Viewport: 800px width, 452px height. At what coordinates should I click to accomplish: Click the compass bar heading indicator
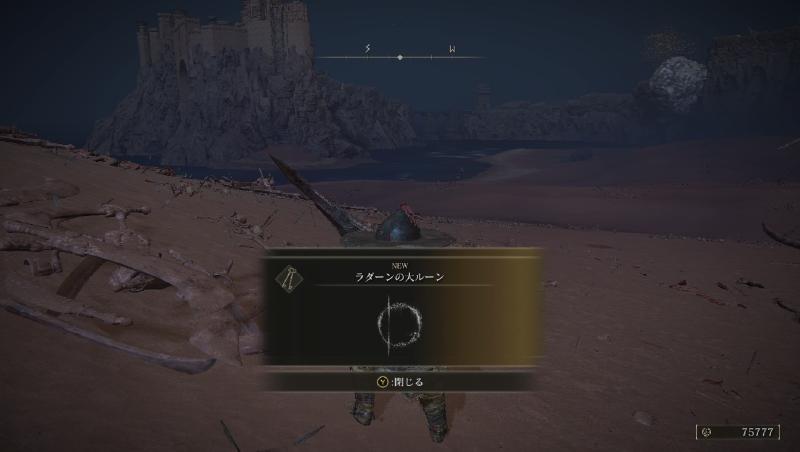(x=400, y=57)
